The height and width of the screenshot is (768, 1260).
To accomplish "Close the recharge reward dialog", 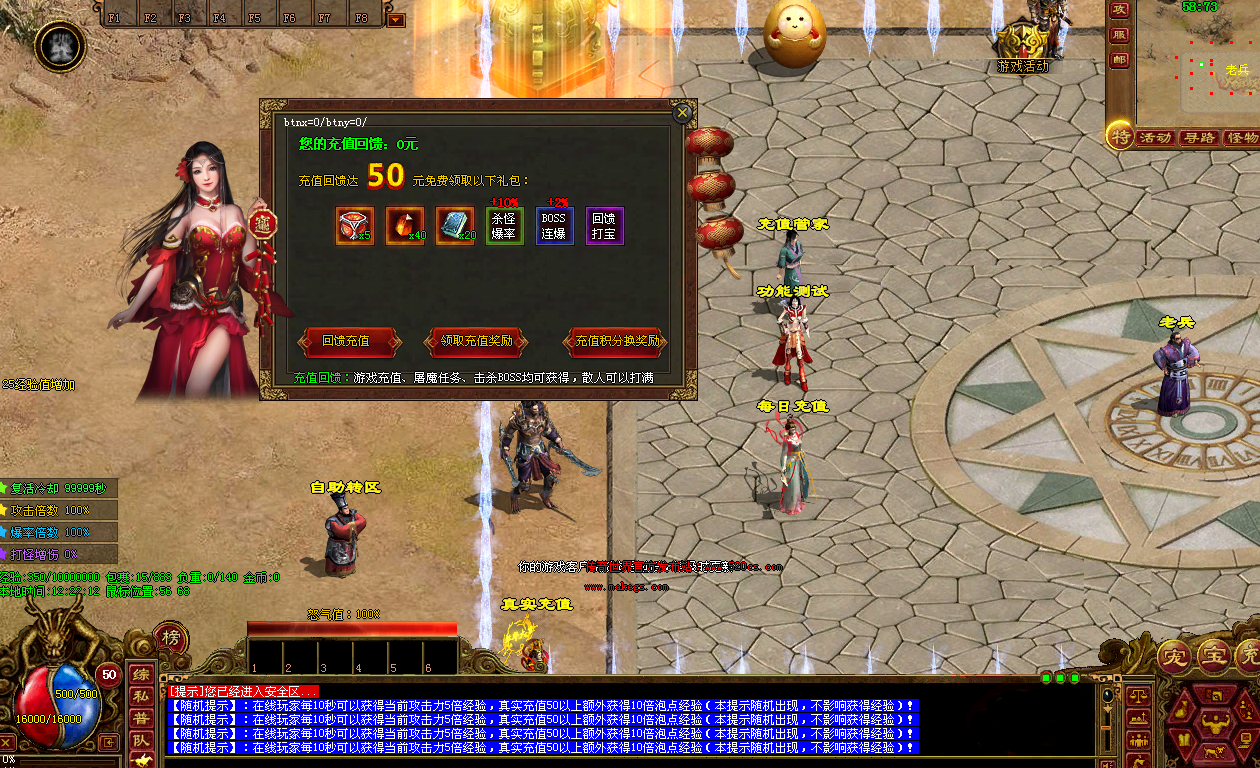I will click(x=682, y=113).
